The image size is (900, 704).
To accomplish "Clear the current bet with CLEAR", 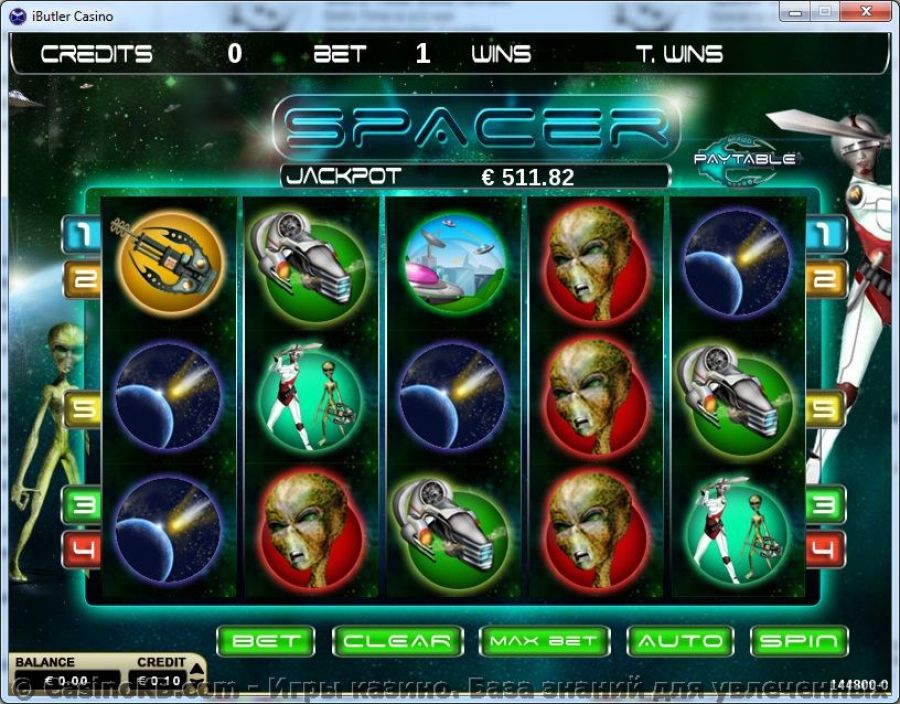I will point(397,641).
